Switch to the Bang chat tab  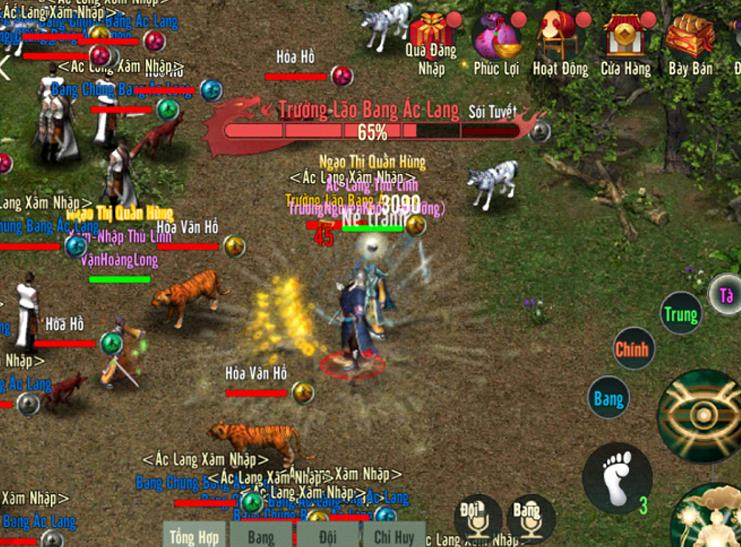click(261, 536)
